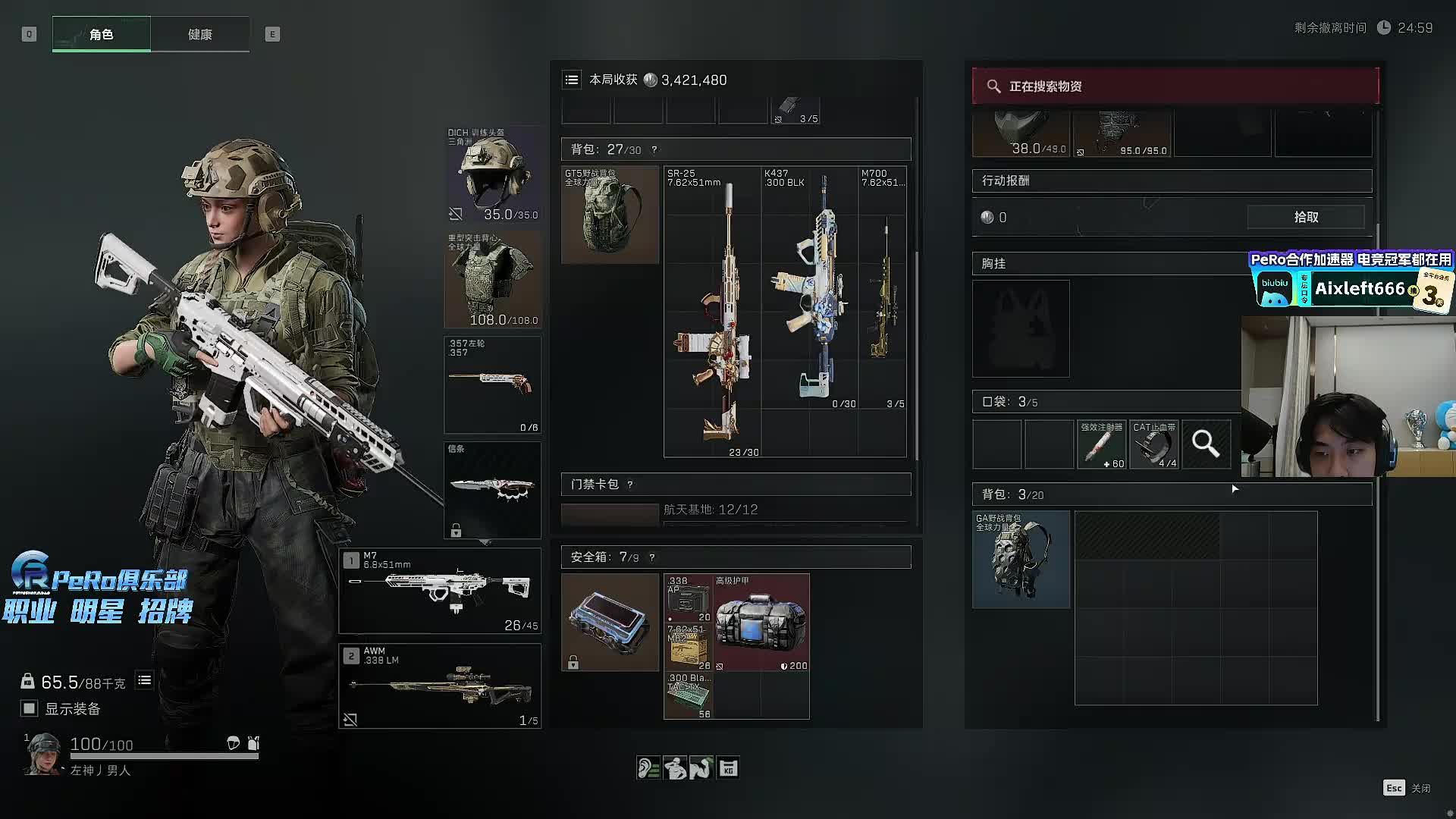Open the 本局收获 list menu icon
1456x819 pixels.
click(x=572, y=80)
